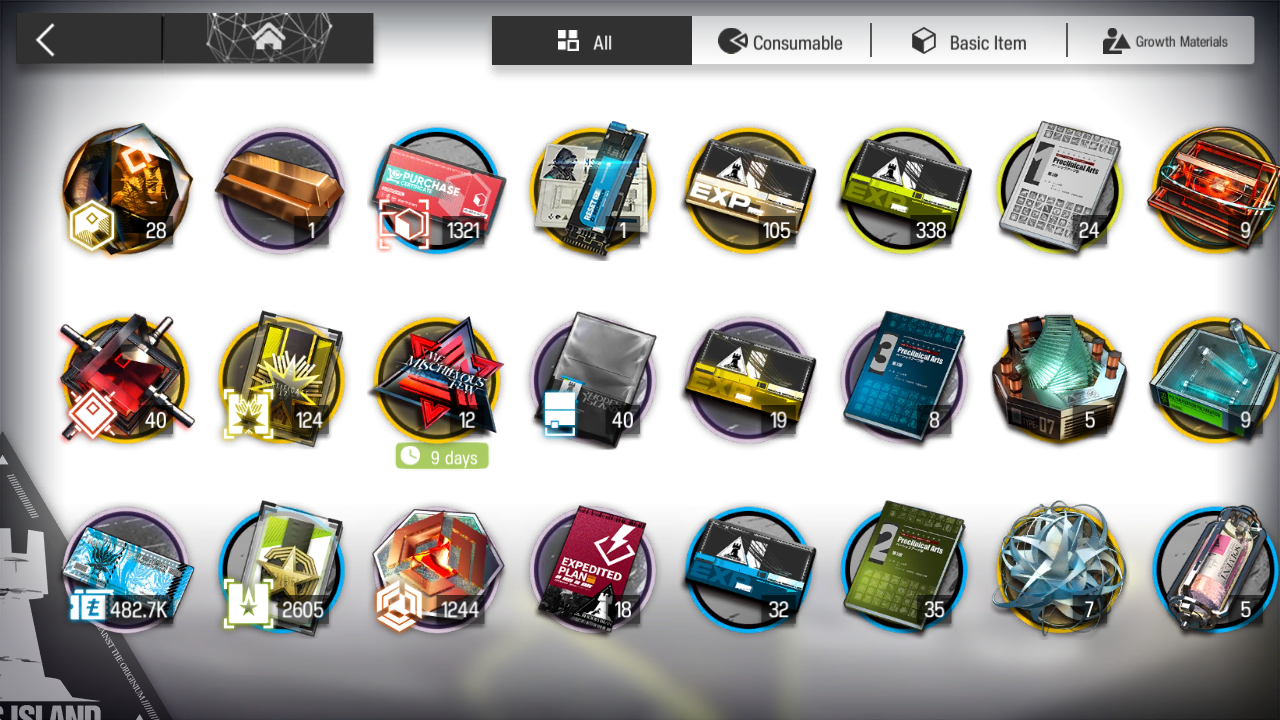Go back with the arrow button
1280x720 pixels.
(x=46, y=40)
